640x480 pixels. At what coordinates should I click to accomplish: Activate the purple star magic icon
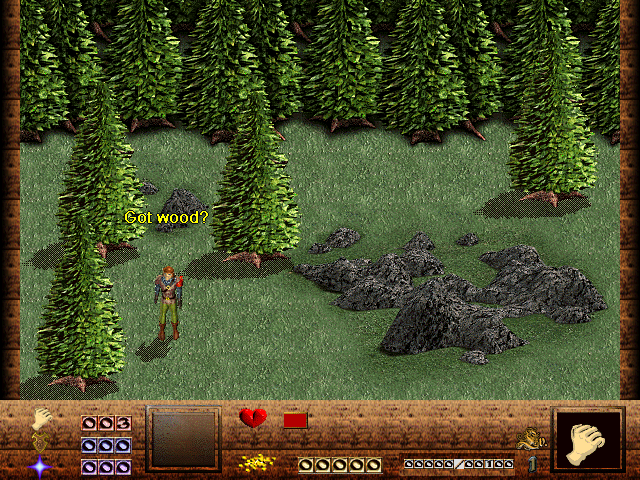[x=41, y=465]
